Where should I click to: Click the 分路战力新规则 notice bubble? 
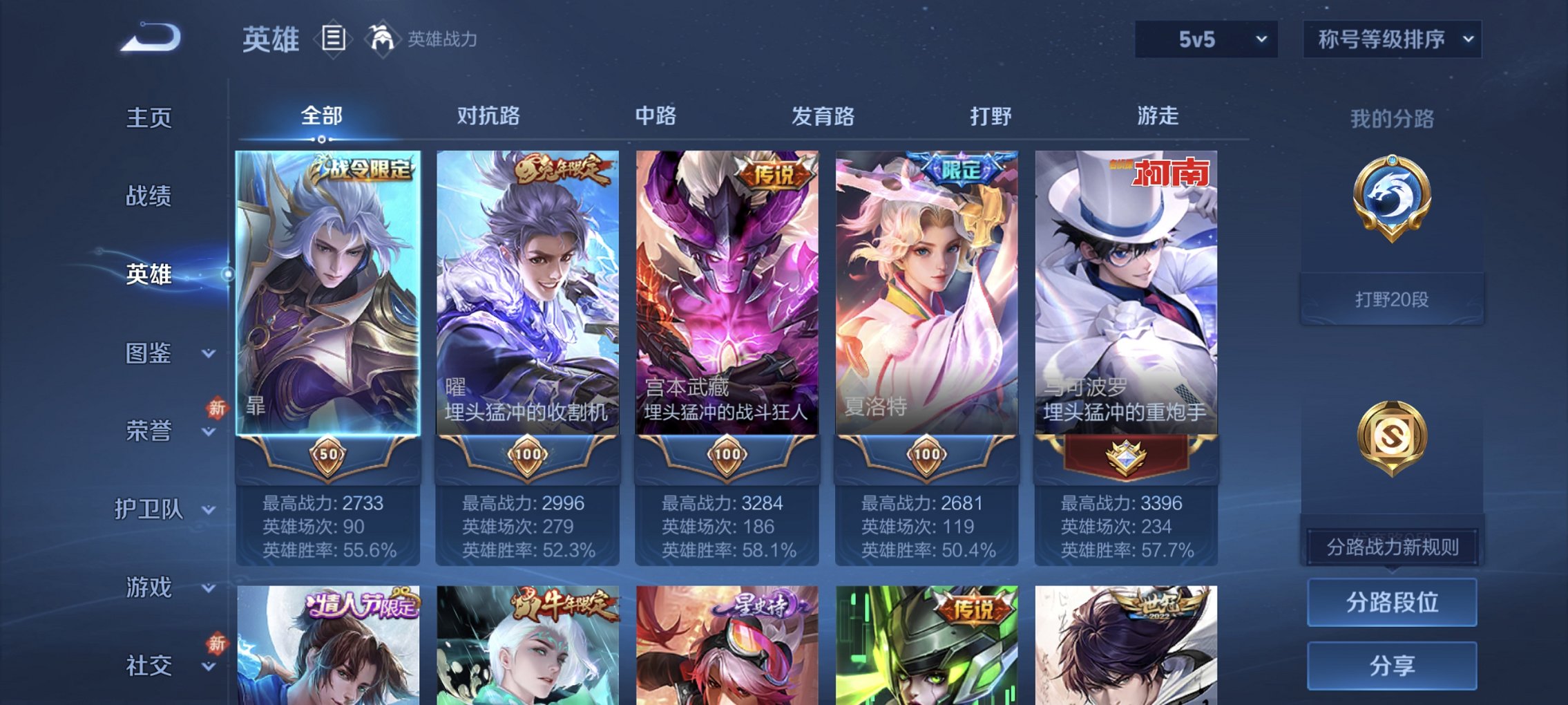coord(1392,545)
